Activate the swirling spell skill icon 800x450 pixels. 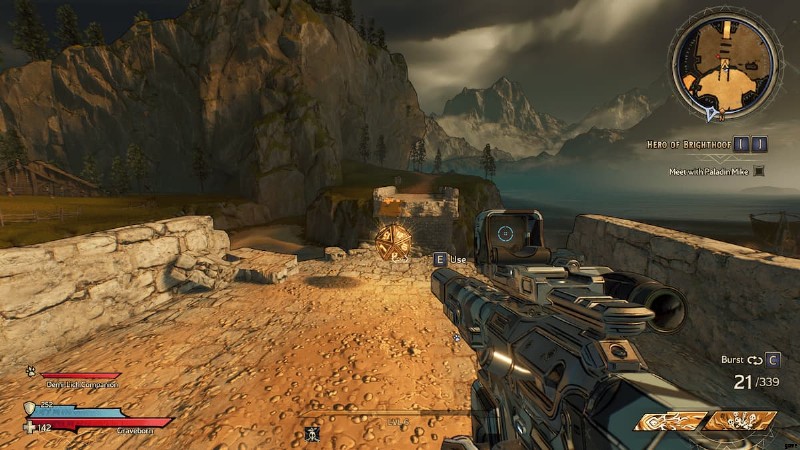pos(670,422)
